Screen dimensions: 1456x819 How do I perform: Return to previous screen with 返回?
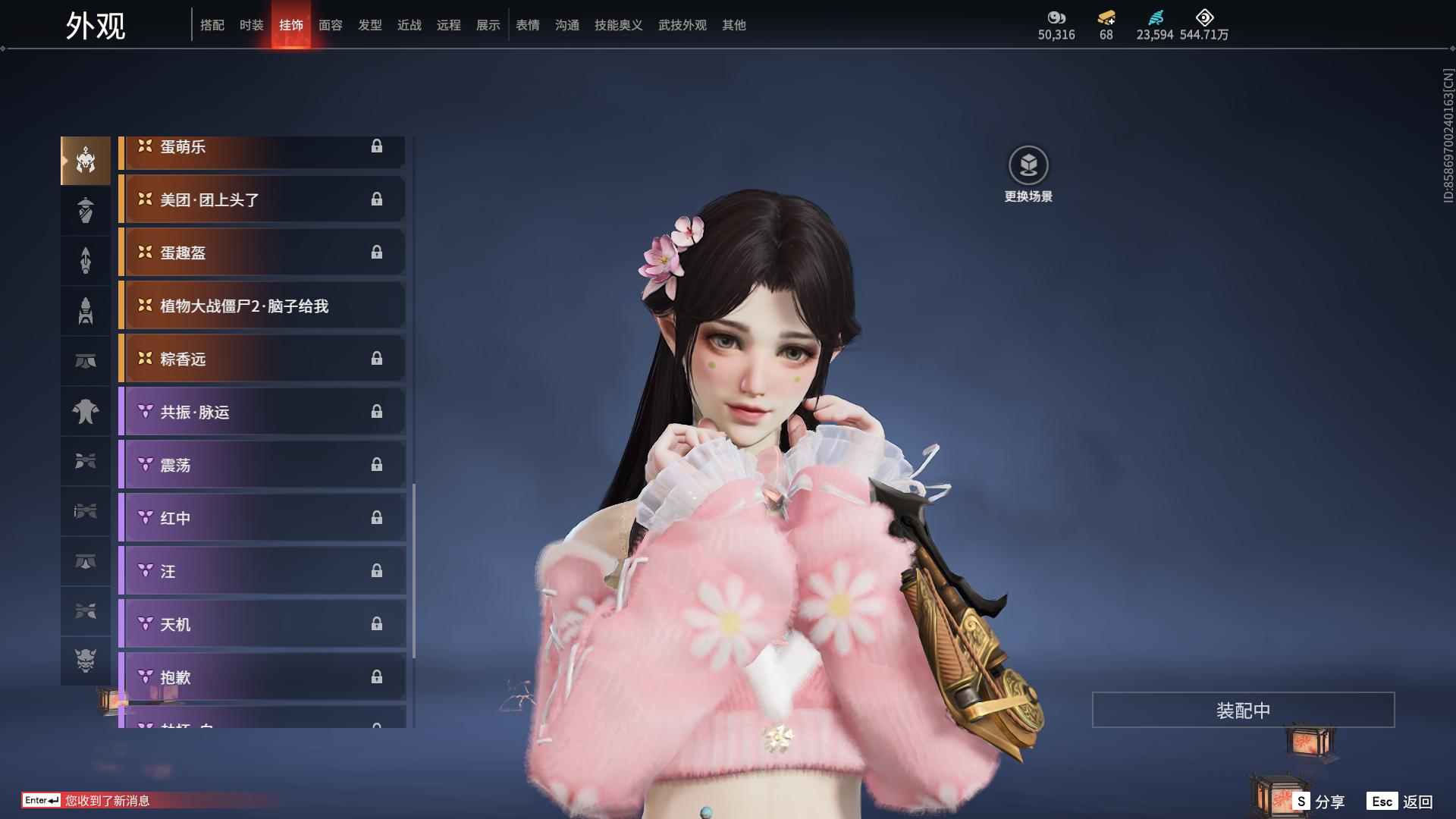(1401, 802)
